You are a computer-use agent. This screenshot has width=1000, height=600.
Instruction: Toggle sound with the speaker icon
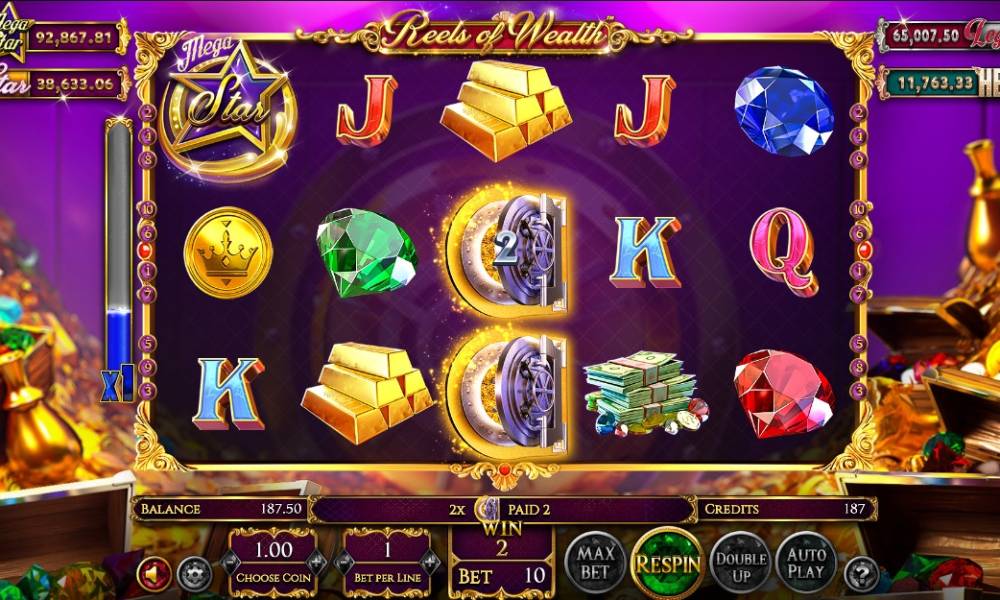coord(155,574)
